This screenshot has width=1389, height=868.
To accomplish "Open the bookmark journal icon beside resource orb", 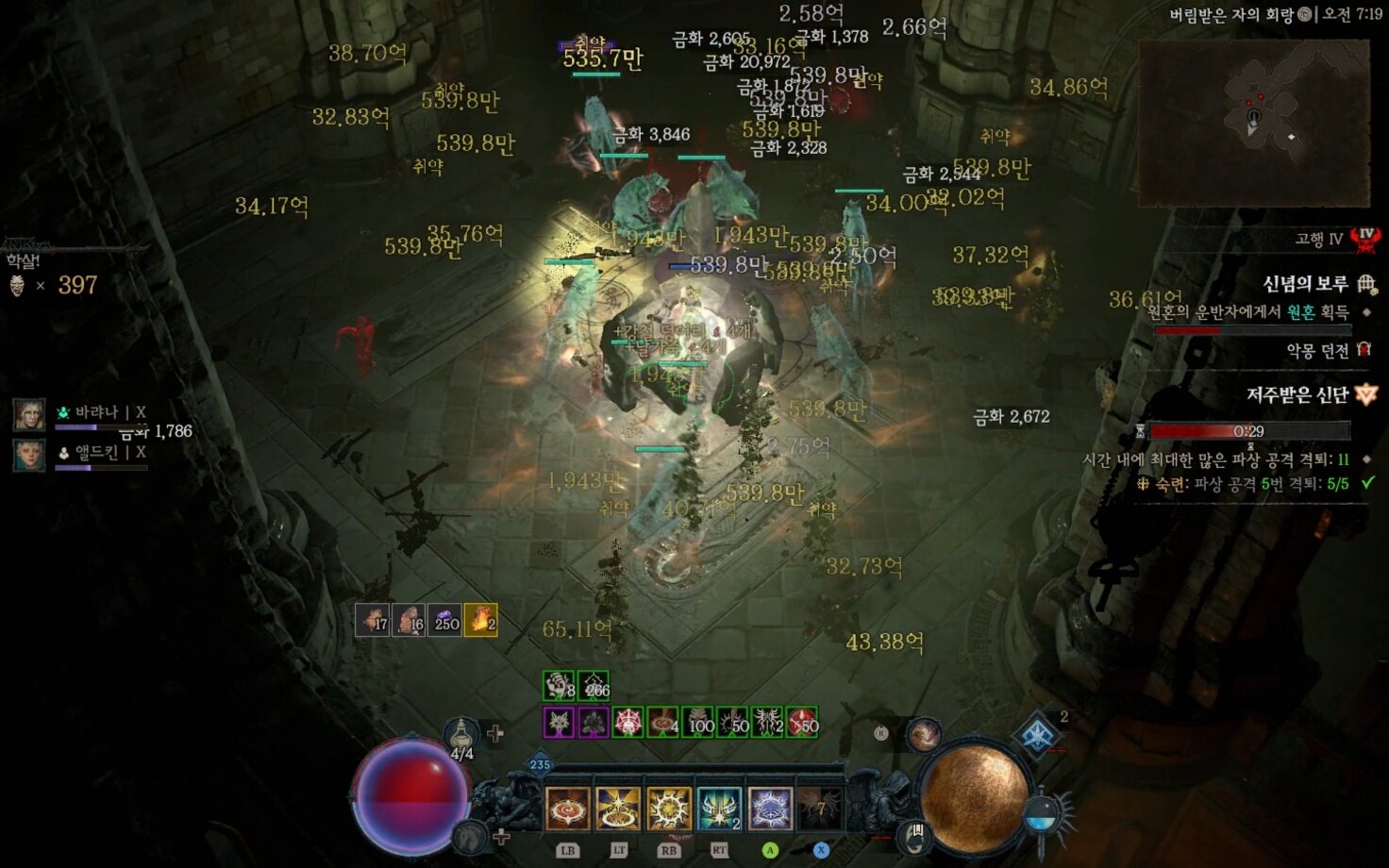I will point(916,834).
